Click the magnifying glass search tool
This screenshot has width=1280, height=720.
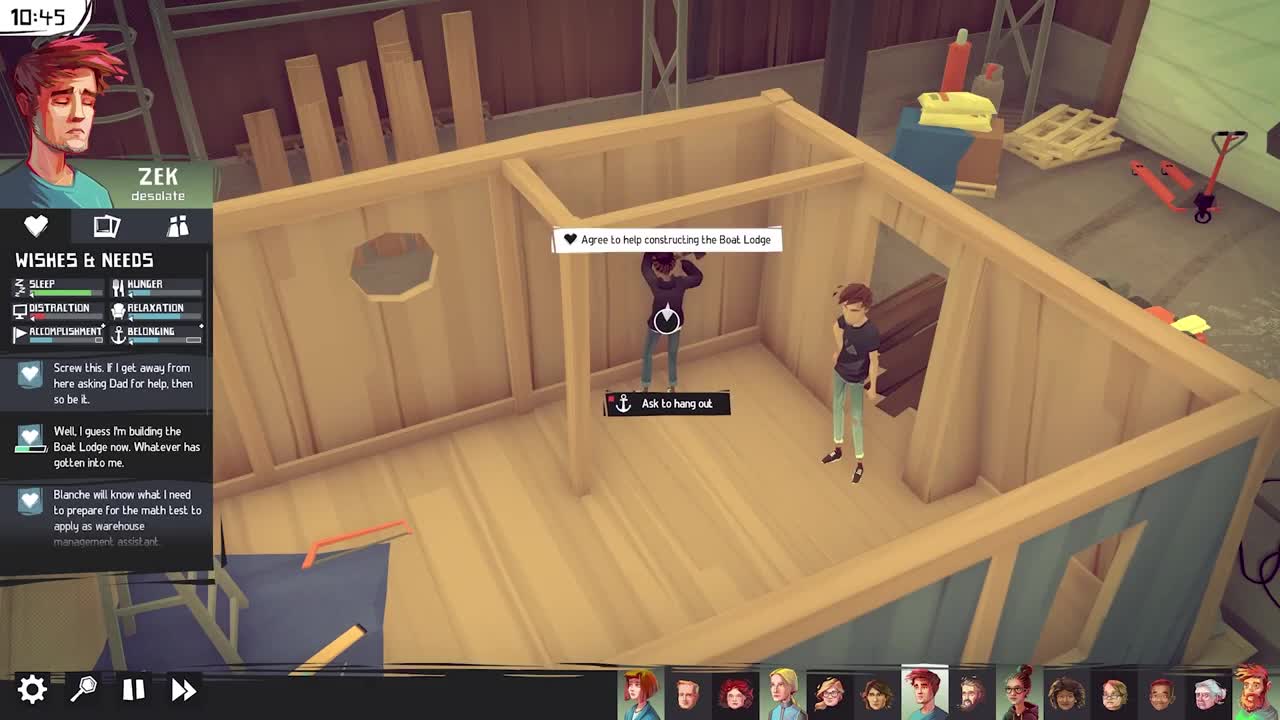click(x=83, y=689)
